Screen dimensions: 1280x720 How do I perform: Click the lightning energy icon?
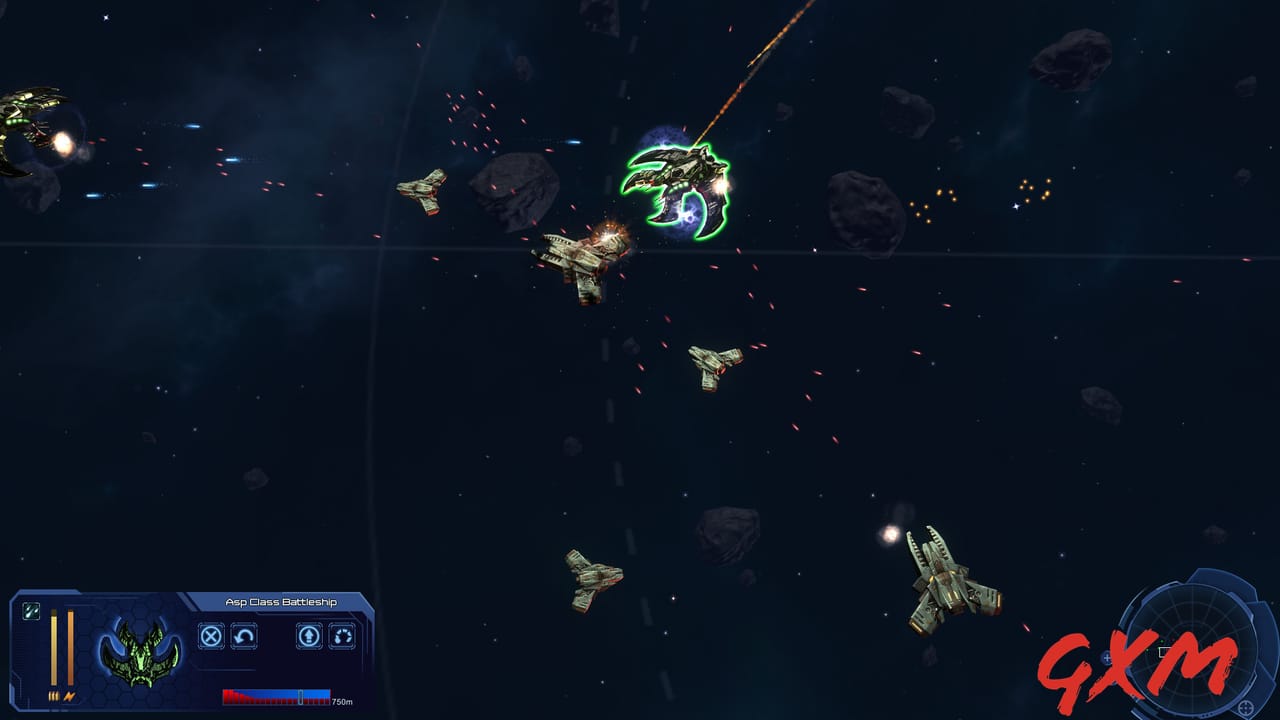coord(71,696)
